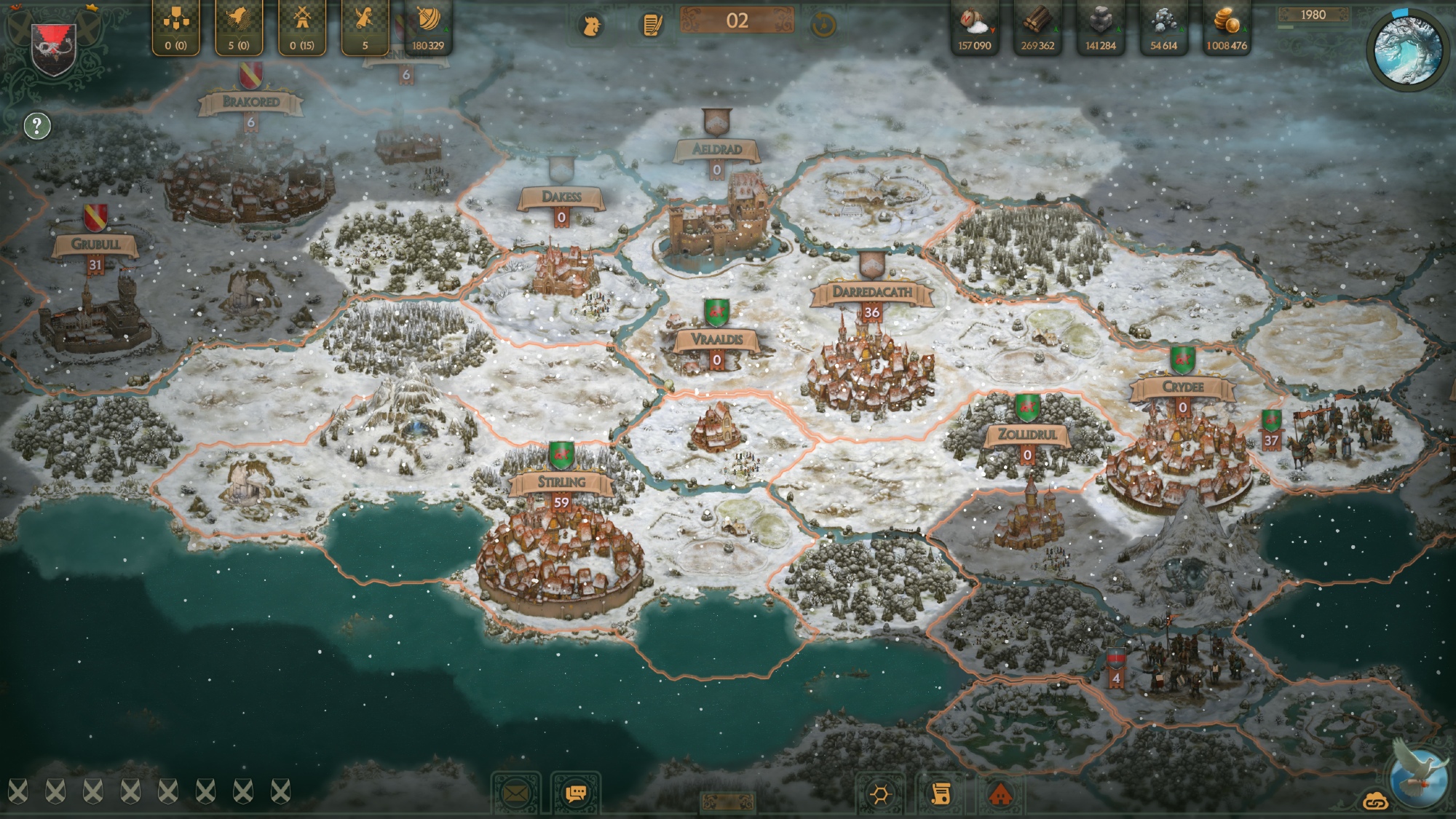Select the Darredacath city banner
The image size is (1456, 819).
point(871,292)
